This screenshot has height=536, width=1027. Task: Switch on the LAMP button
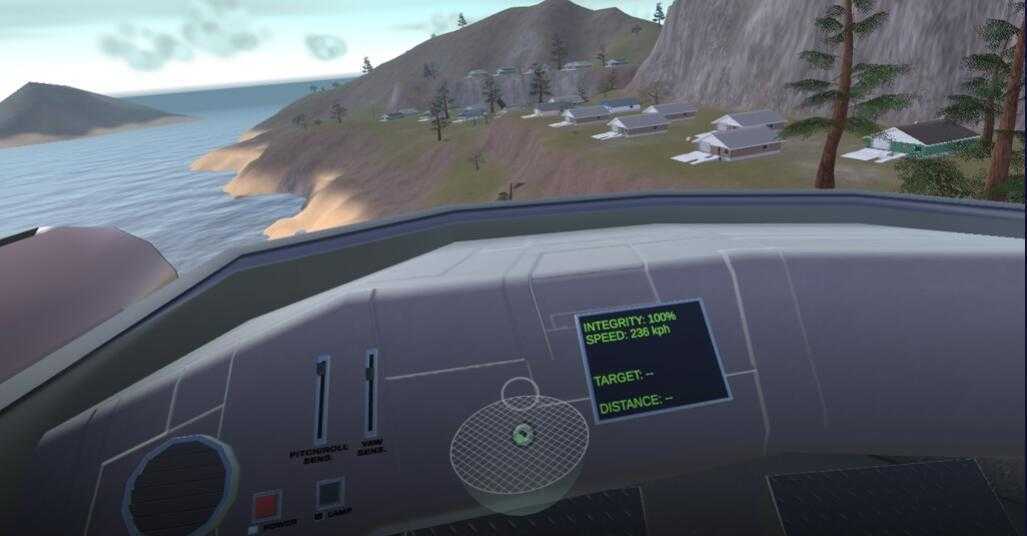330,492
